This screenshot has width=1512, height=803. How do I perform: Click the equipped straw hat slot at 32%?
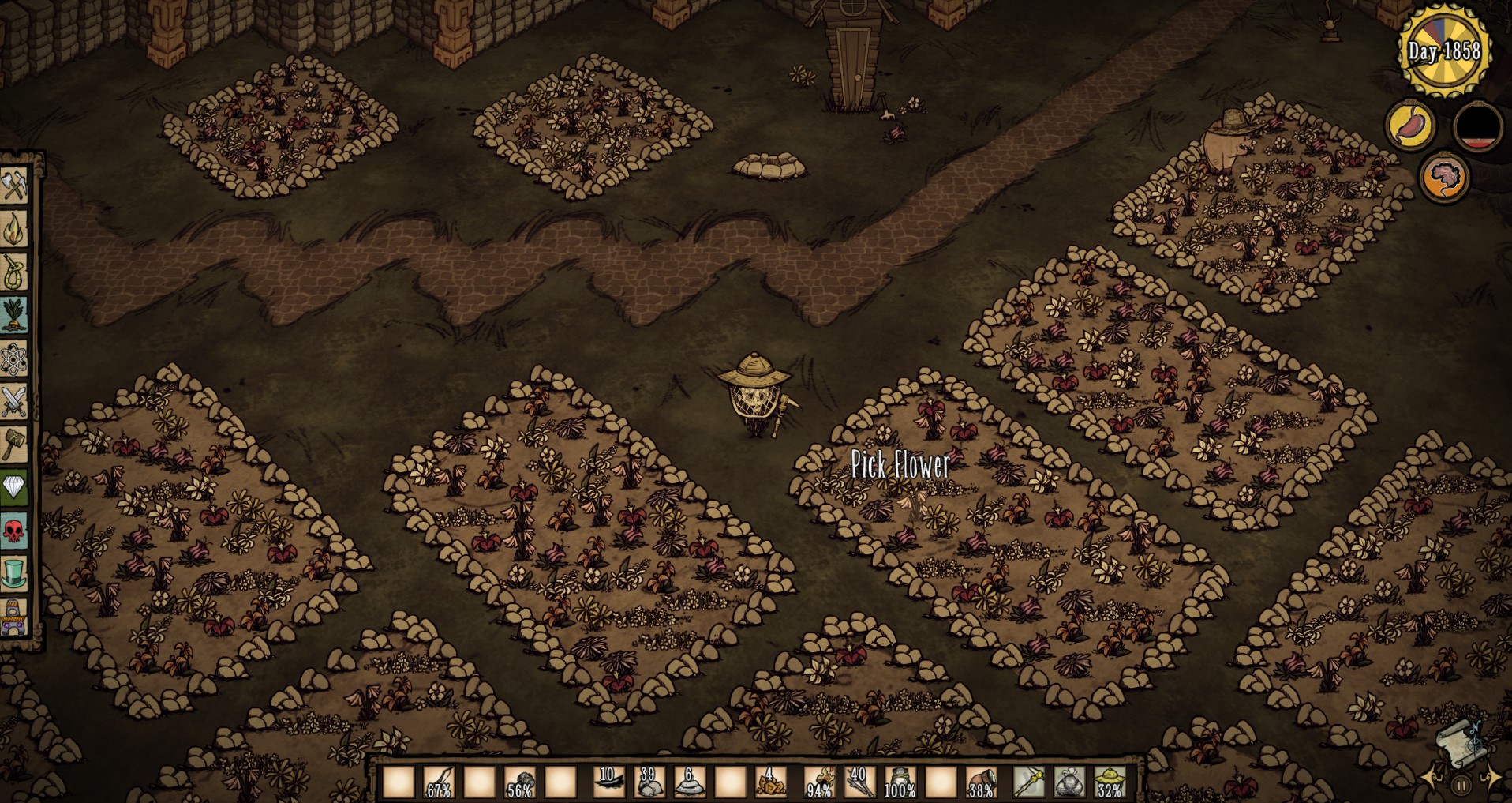point(1110,782)
